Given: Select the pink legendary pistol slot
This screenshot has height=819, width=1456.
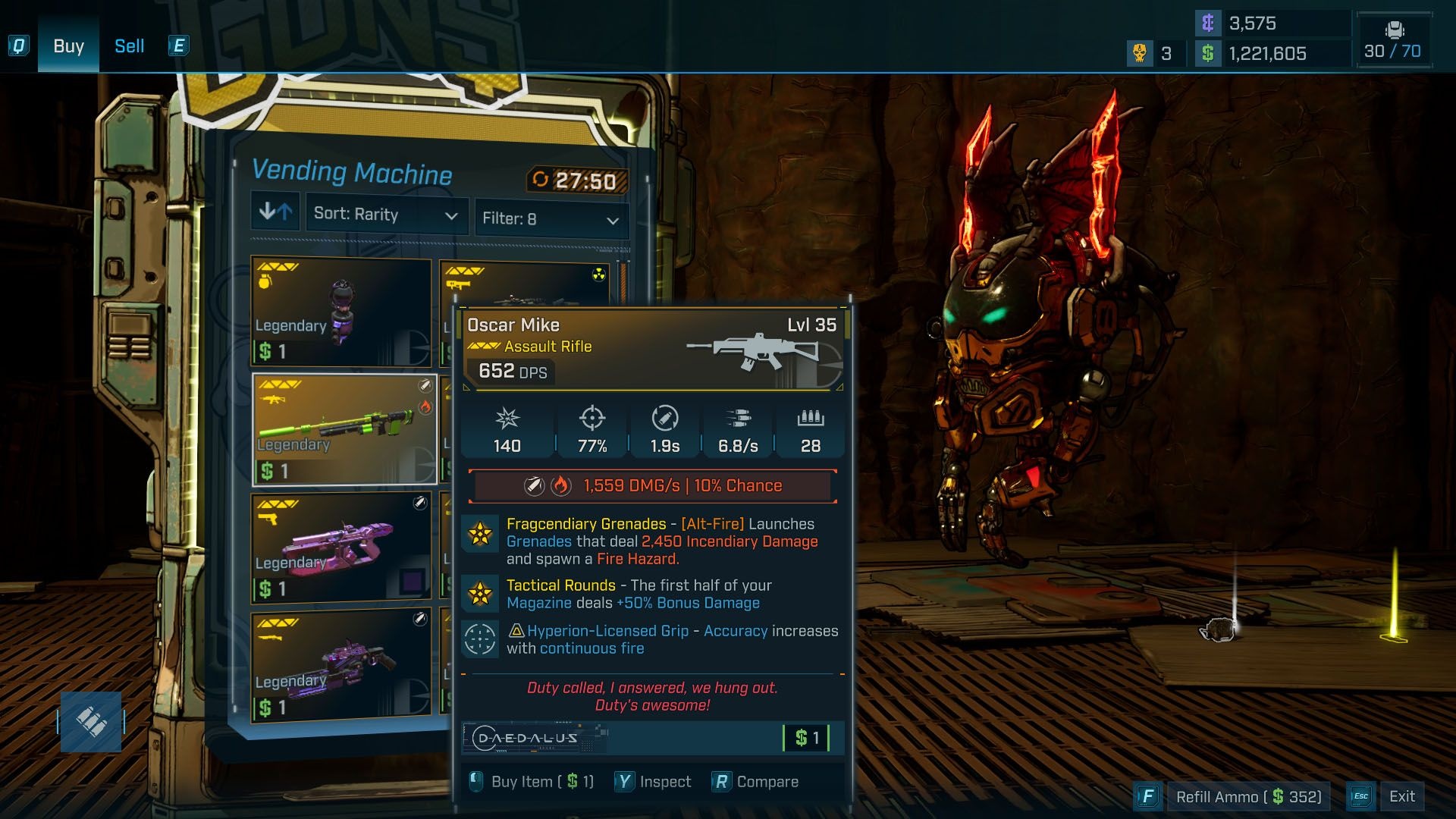Looking at the screenshot, I should coord(341,548).
